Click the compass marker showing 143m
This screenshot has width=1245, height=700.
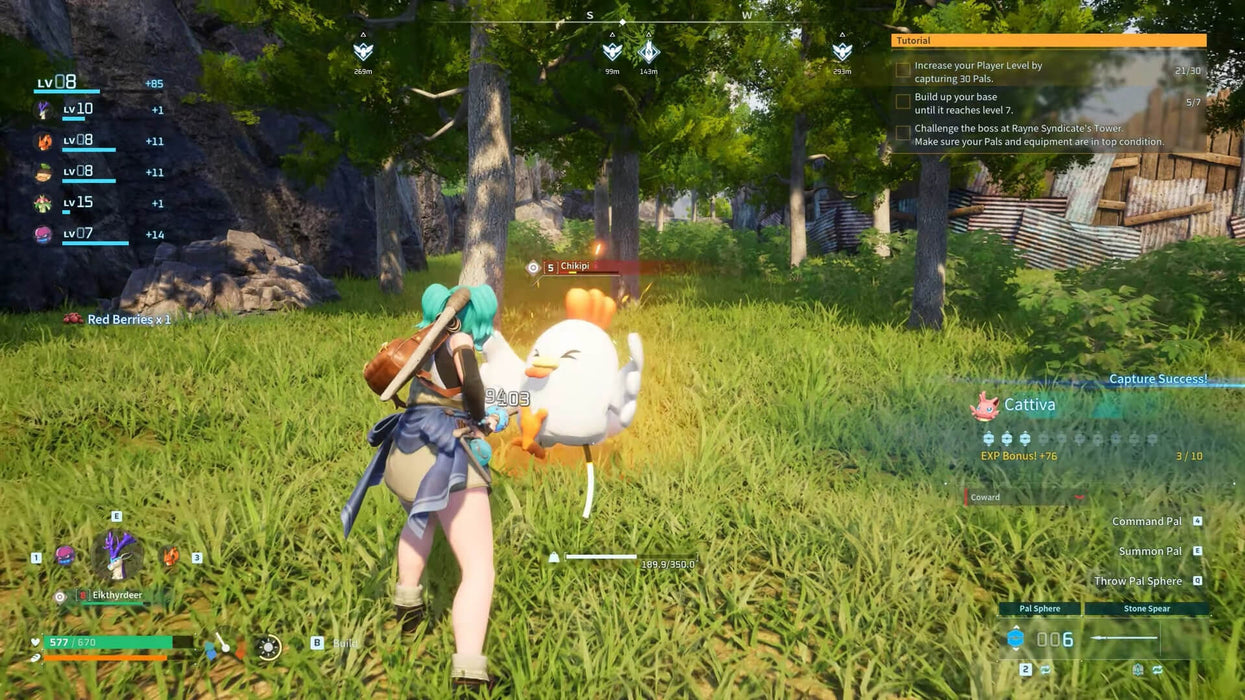(648, 51)
